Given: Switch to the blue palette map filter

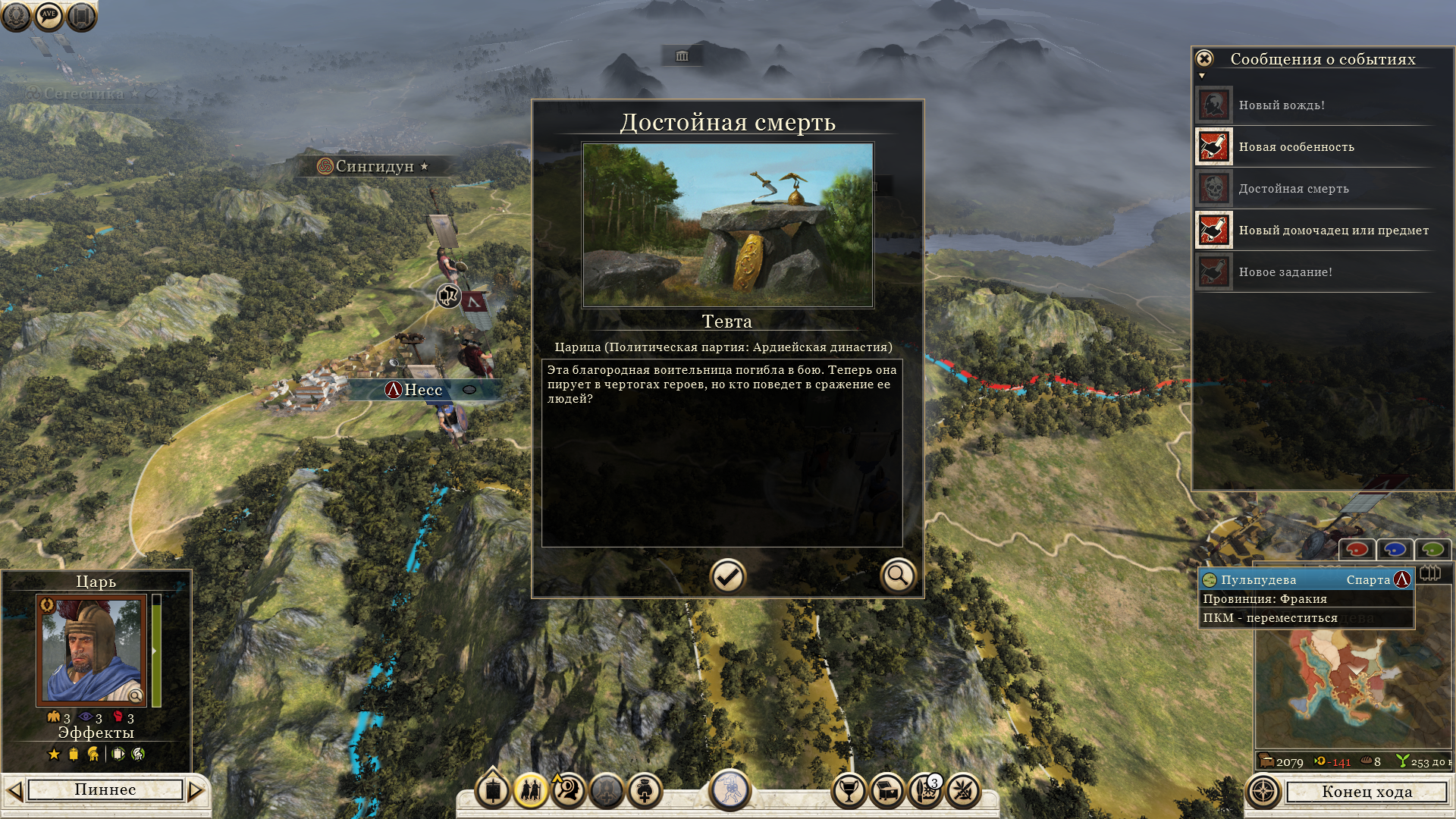Looking at the screenshot, I should (1395, 549).
